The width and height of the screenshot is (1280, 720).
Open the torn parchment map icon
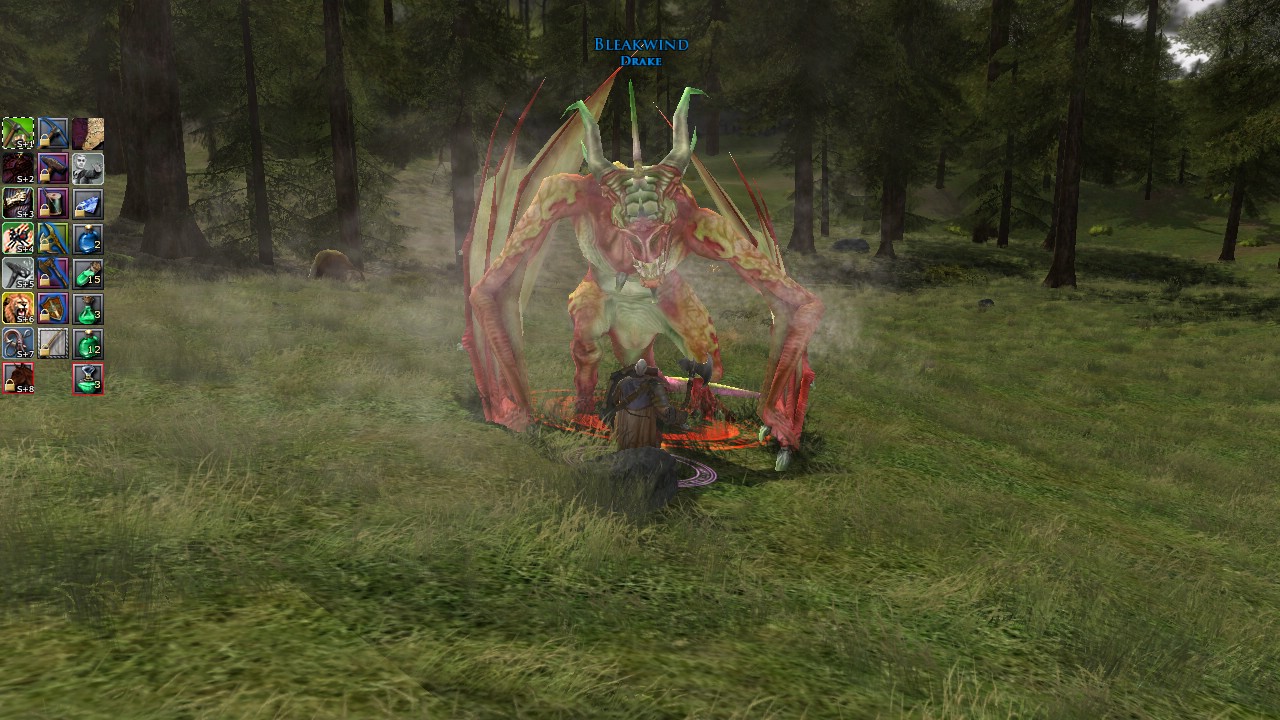[88, 133]
